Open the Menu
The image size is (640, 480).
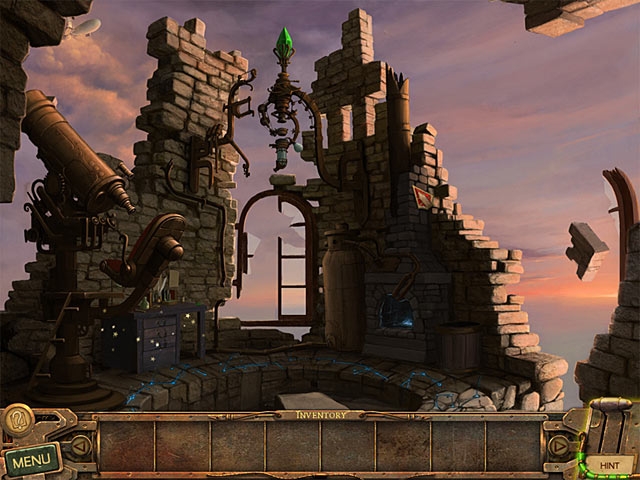point(31,461)
